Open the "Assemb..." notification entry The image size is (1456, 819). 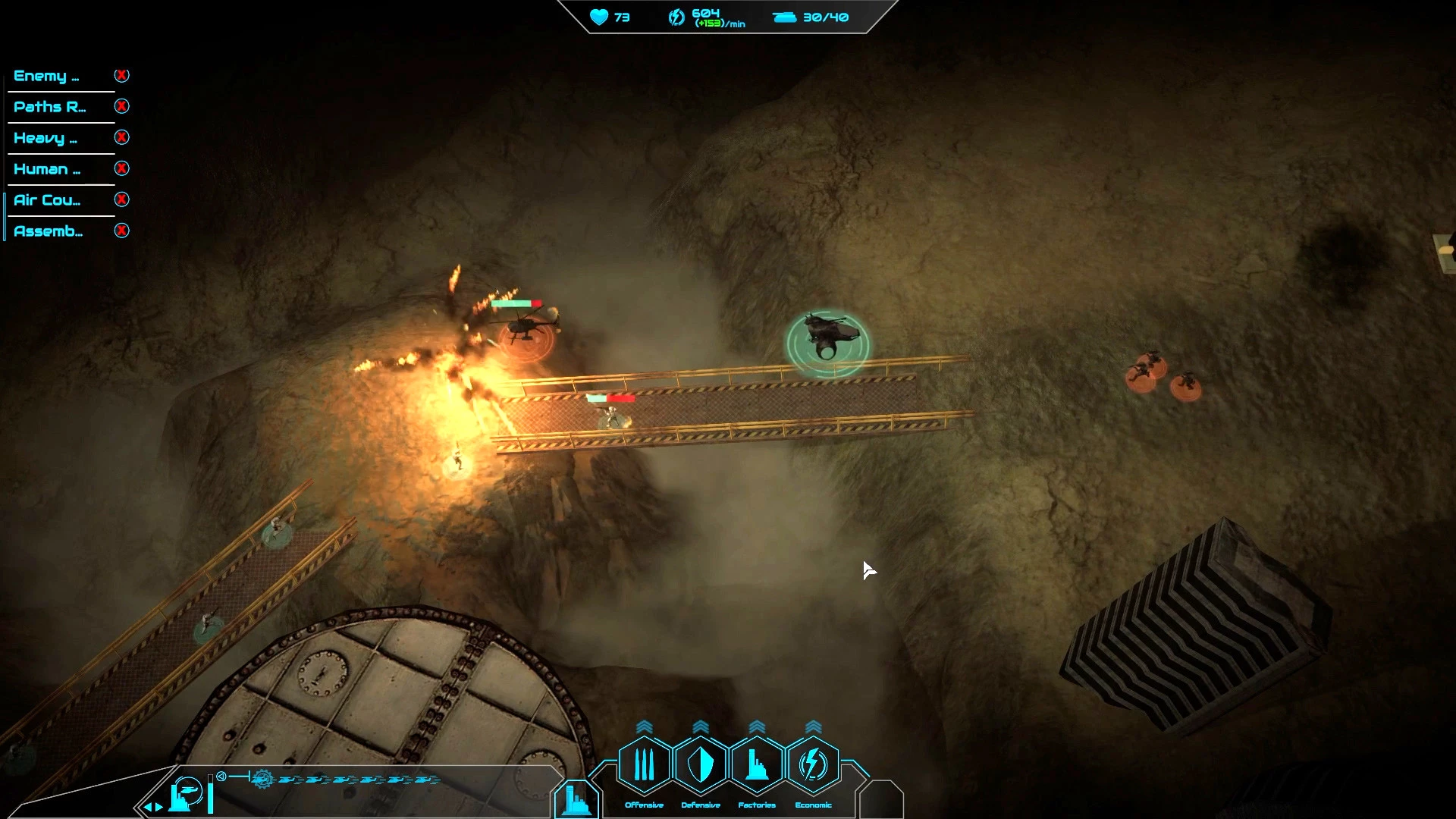[x=49, y=231]
